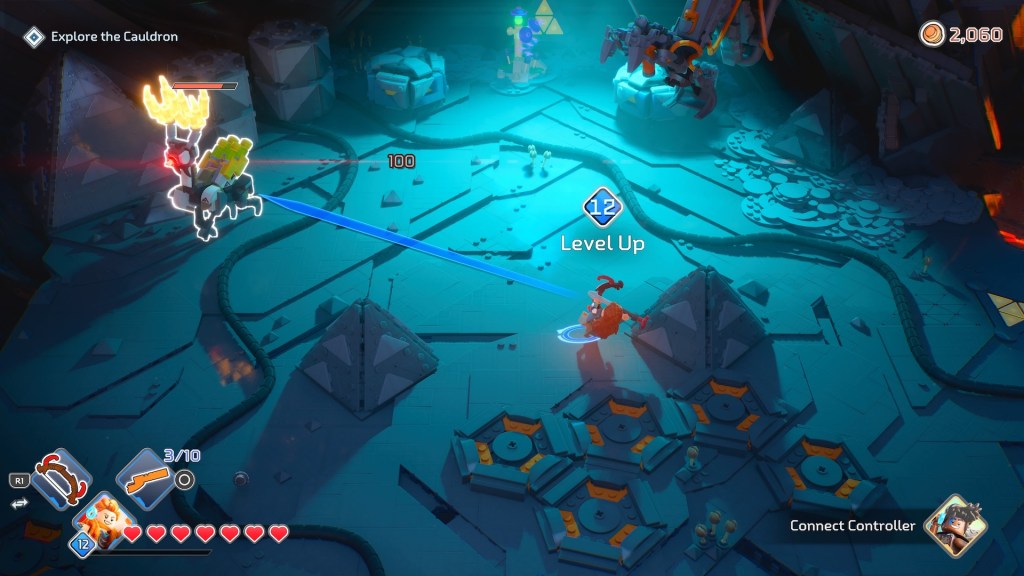Image resolution: width=1024 pixels, height=576 pixels.
Task: Select the orange gadget slot
Action: pyautogui.click(x=146, y=479)
